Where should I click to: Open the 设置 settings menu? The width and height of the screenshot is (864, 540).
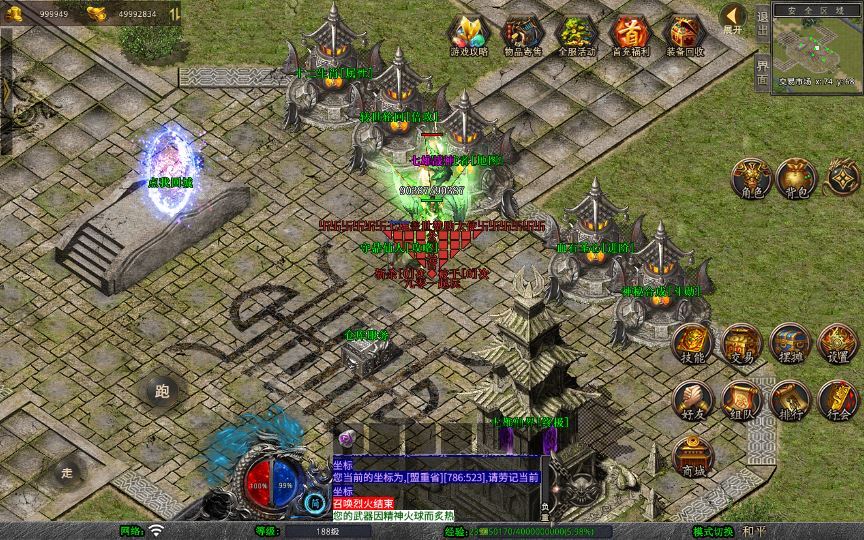838,342
